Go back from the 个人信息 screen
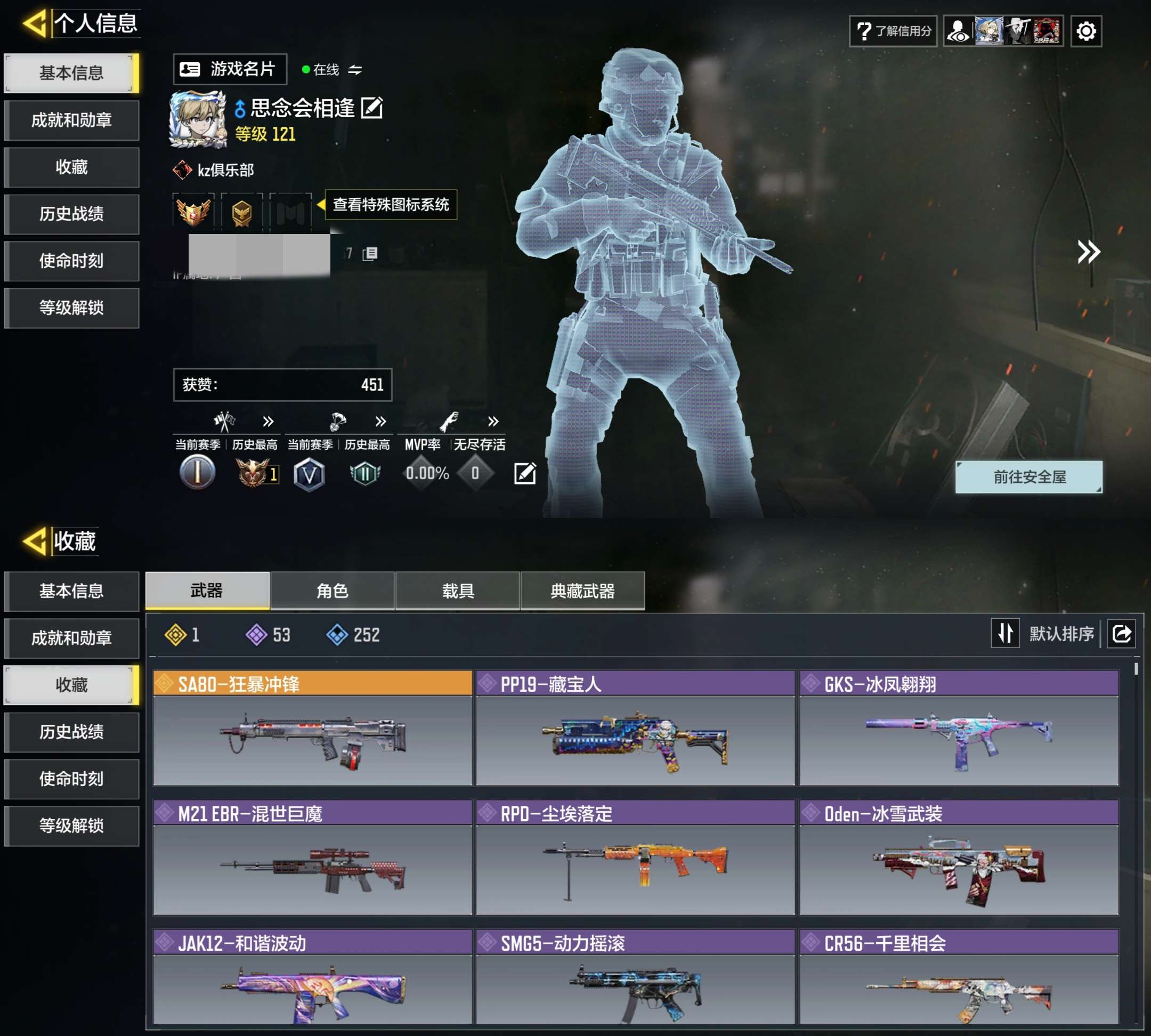The width and height of the screenshot is (1151, 1036). click(x=34, y=24)
